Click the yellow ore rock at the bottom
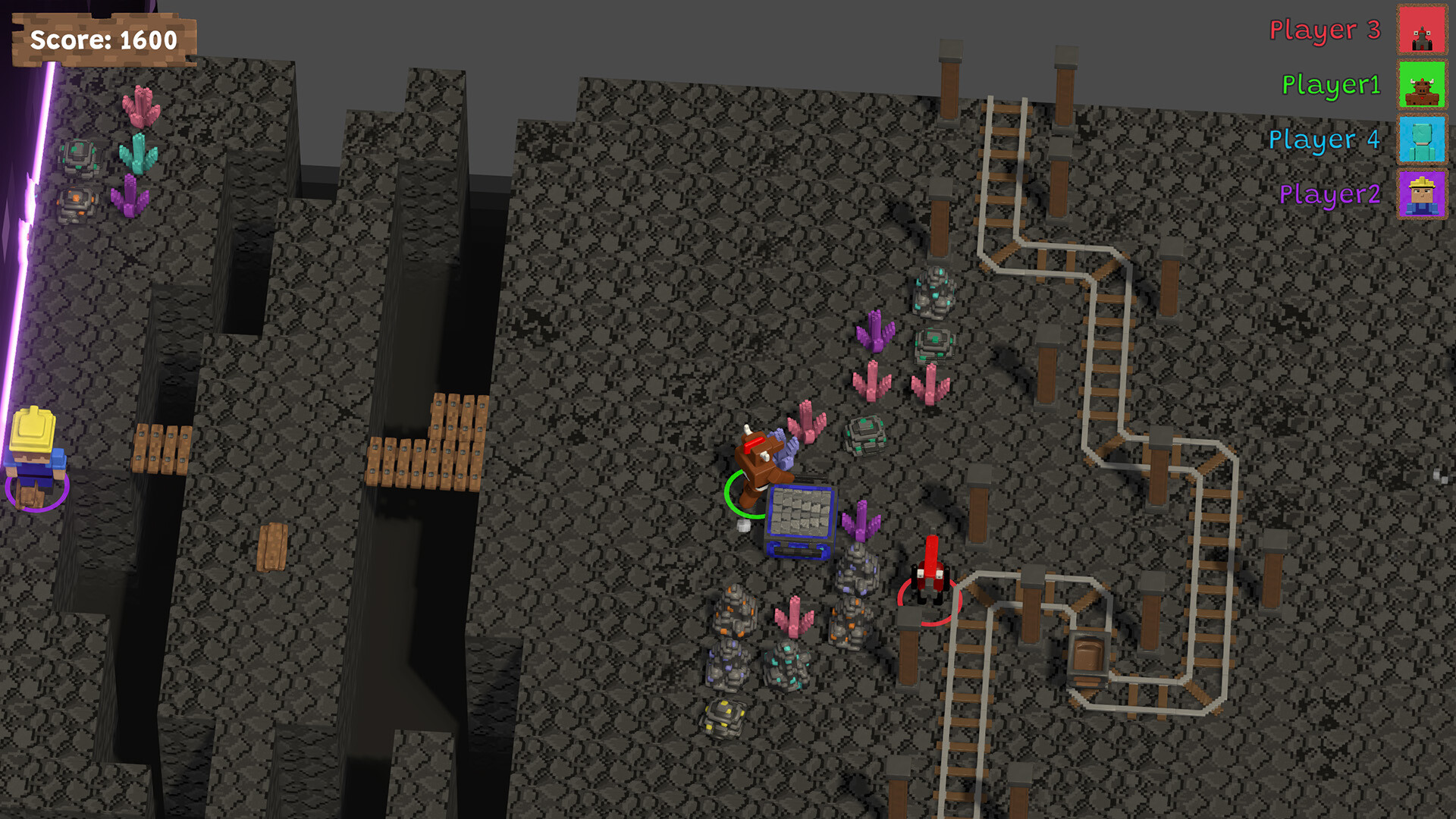This screenshot has height=819, width=1456. (724, 717)
